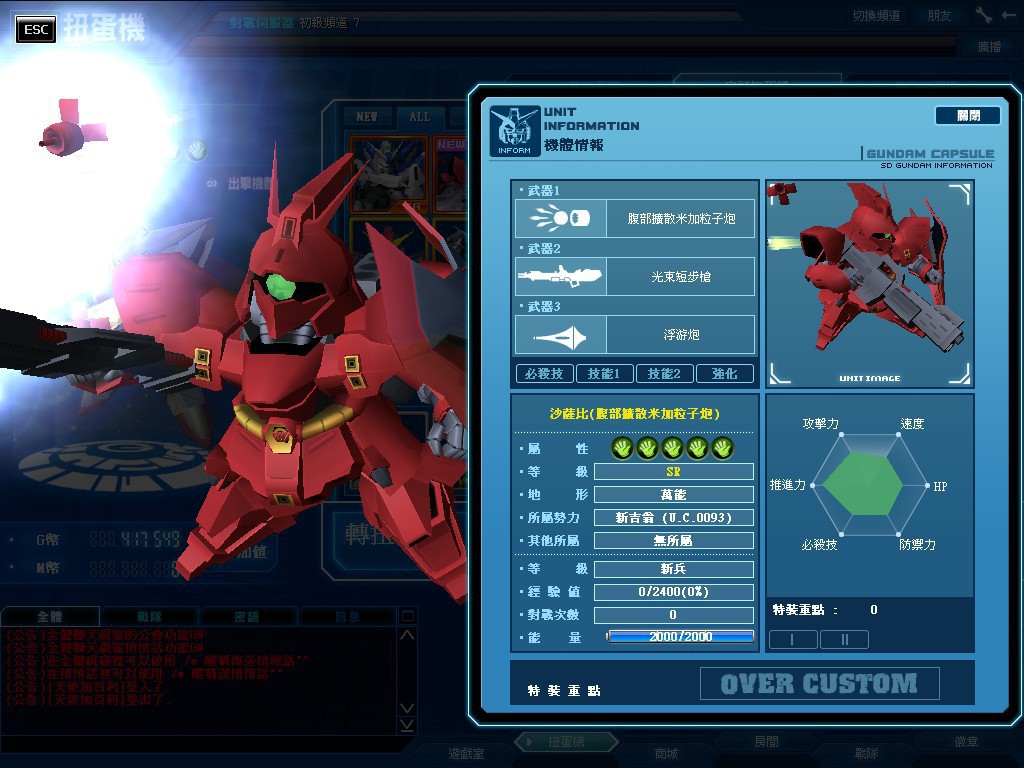The width and height of the screenshot is (1024, 768).
Task: Click the OVER CUSTOM button
Action: [x=819, y=684]
